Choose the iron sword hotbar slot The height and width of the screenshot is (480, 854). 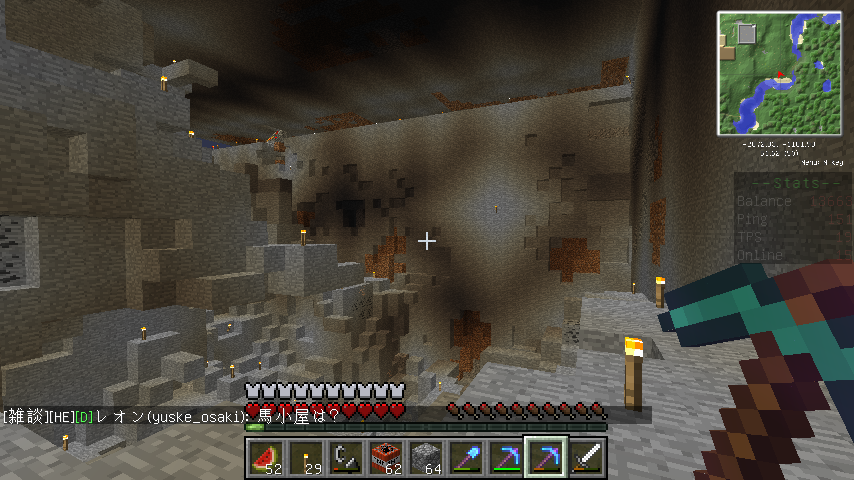click(x=586, y=457)
